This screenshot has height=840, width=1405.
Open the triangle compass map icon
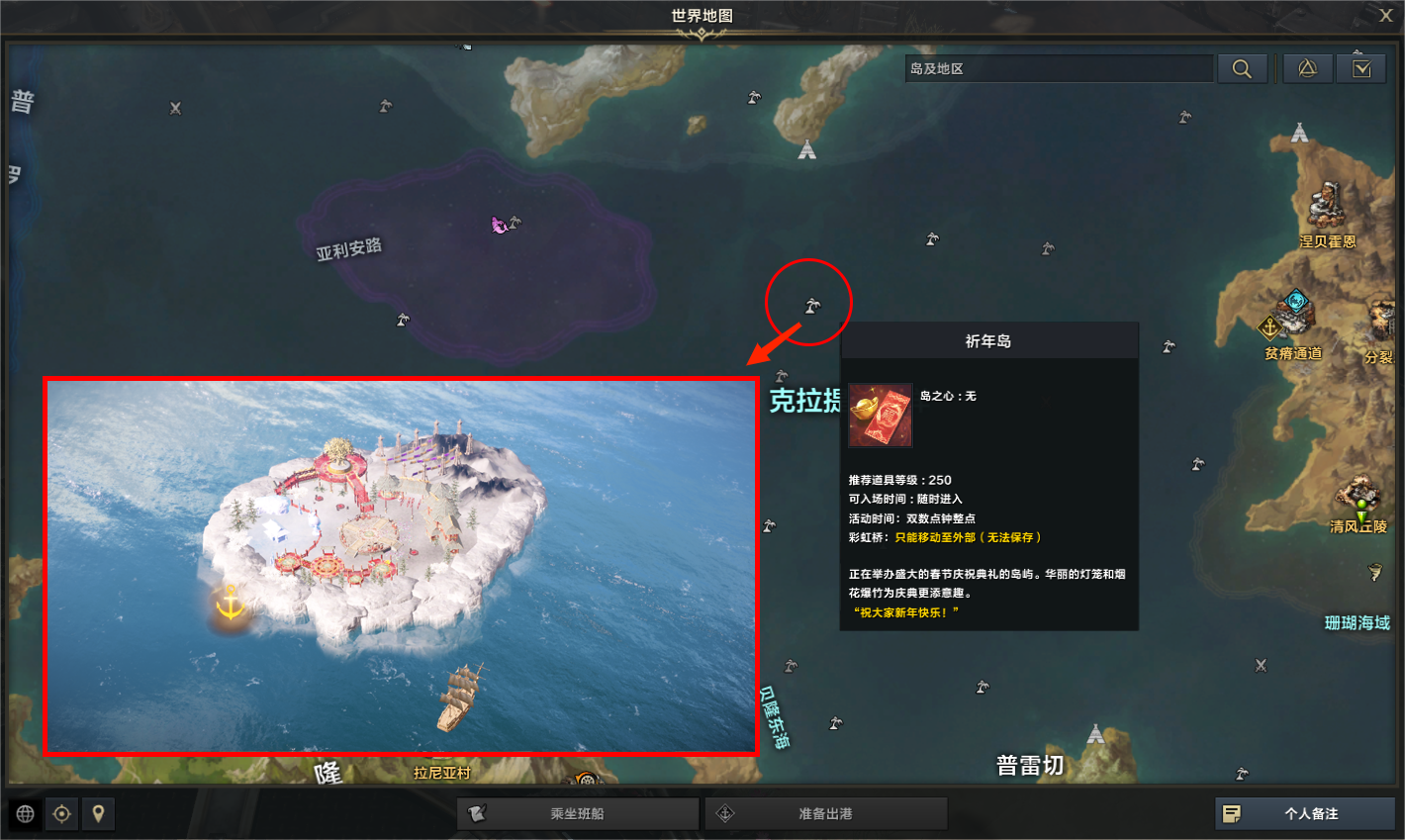pos(1307,68)
